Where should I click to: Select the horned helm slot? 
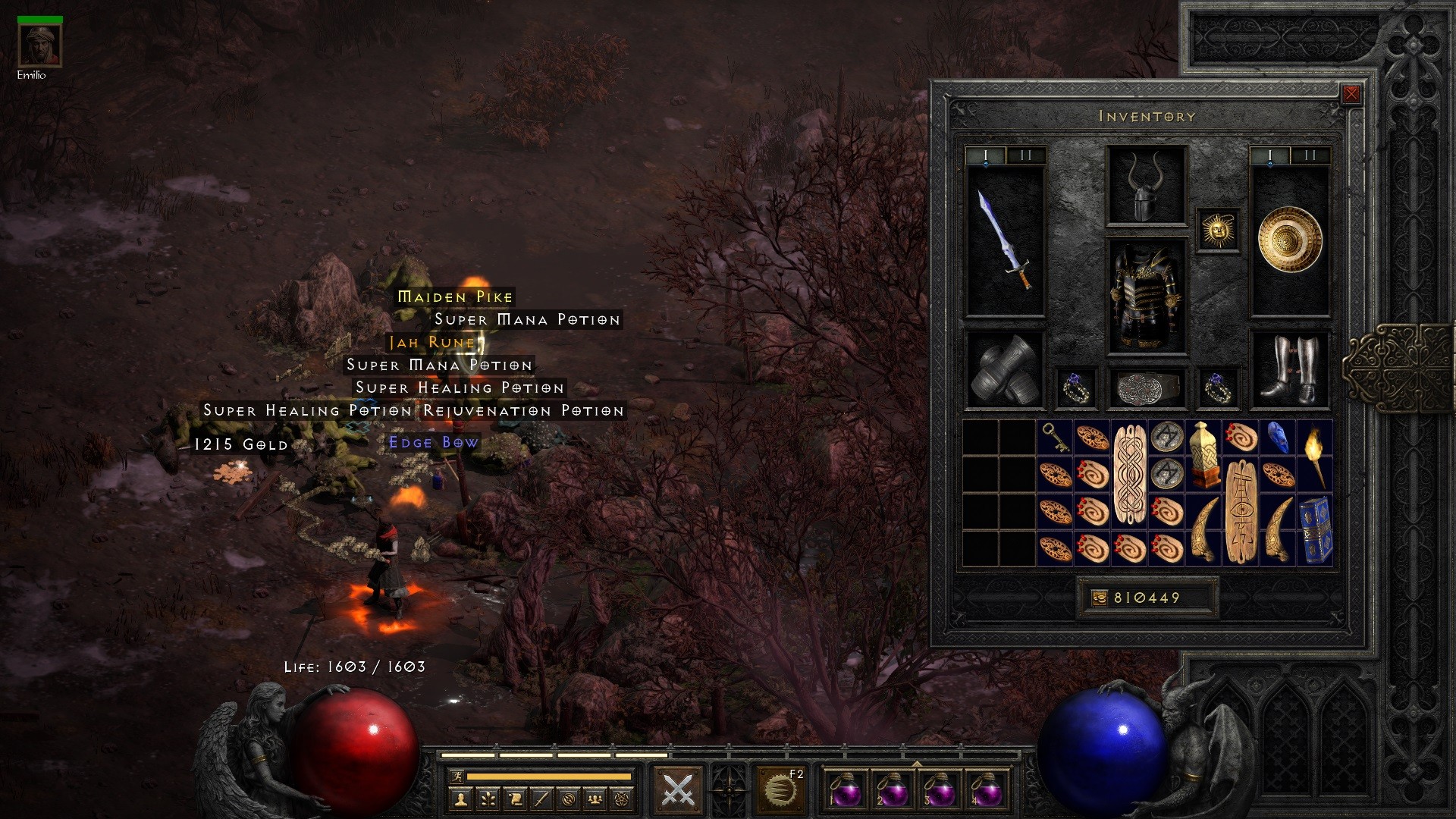click(x=1146, y=185)
